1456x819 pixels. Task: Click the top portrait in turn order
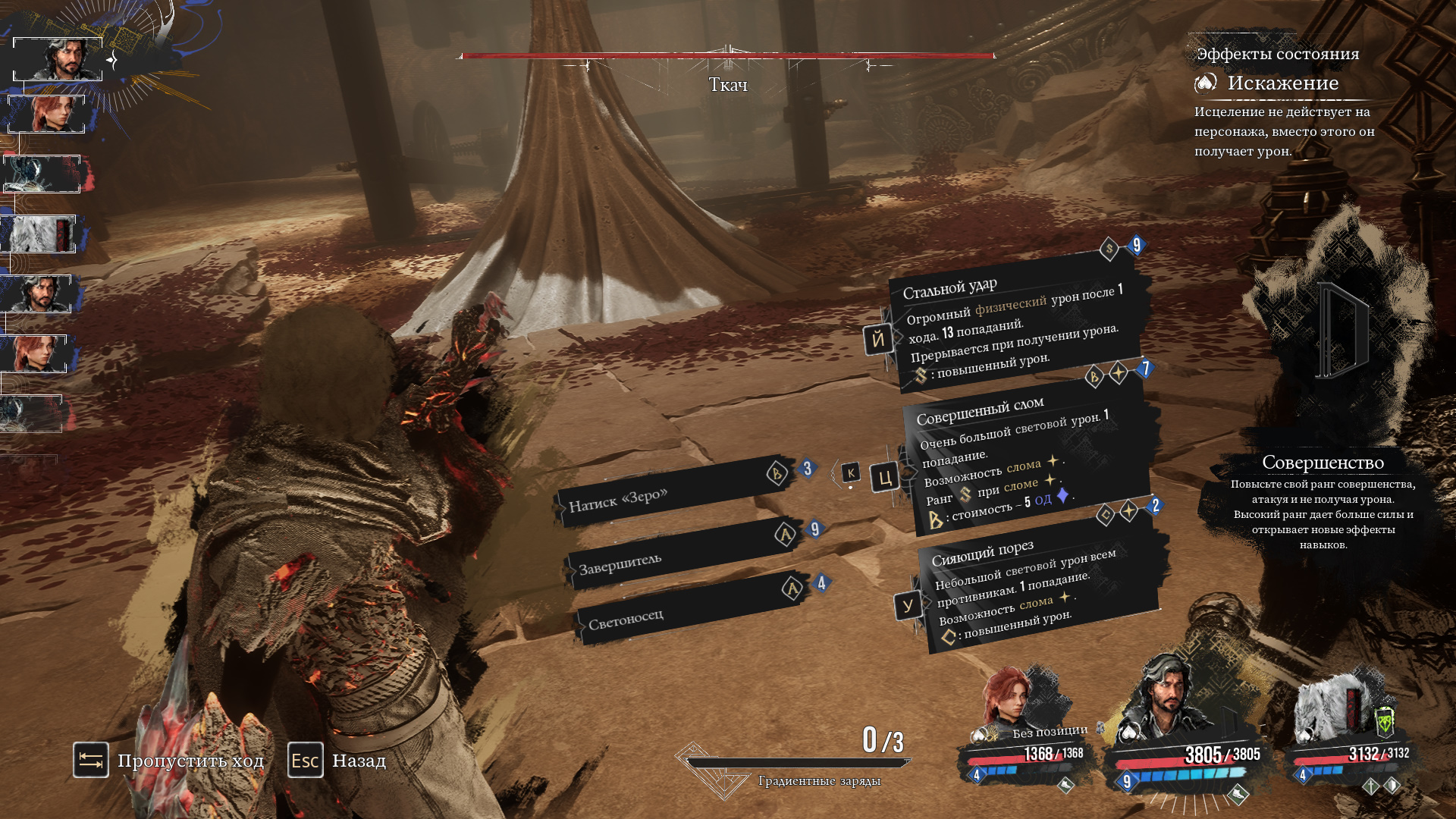(x=58, y=59)
